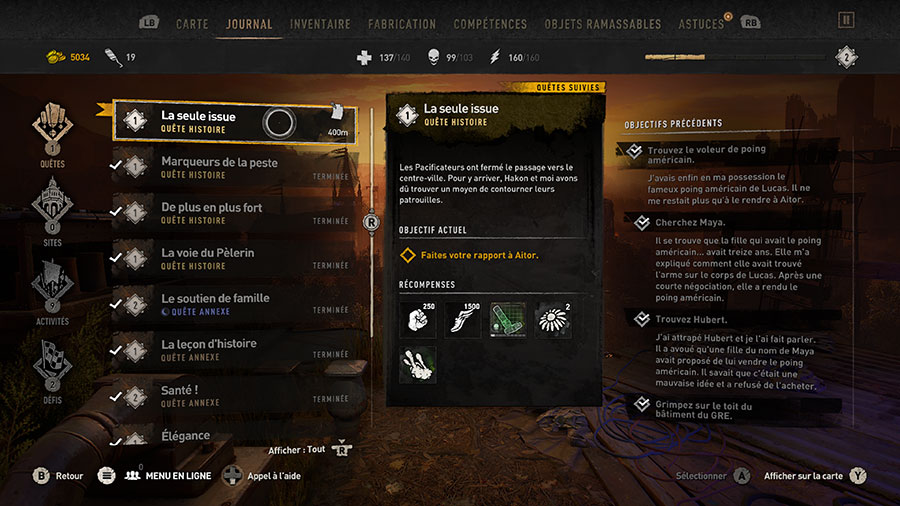Go to the Fabrication tab
The image size is (900, 506).
402,23
